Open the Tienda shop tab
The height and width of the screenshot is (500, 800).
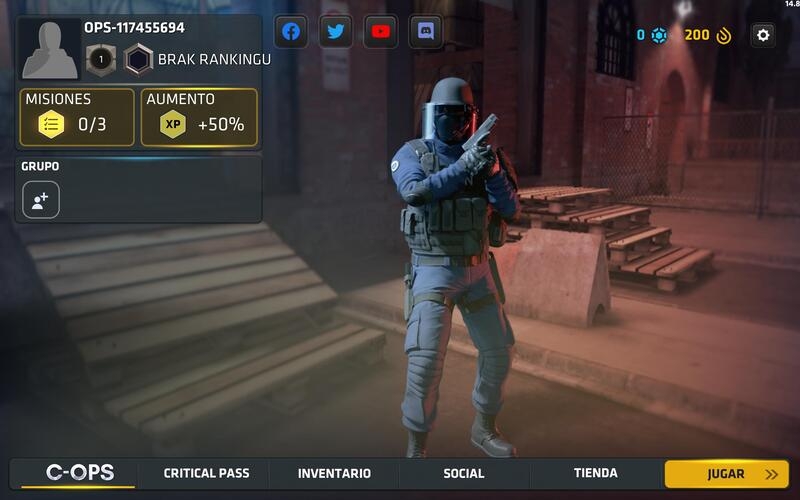point(596,473)
